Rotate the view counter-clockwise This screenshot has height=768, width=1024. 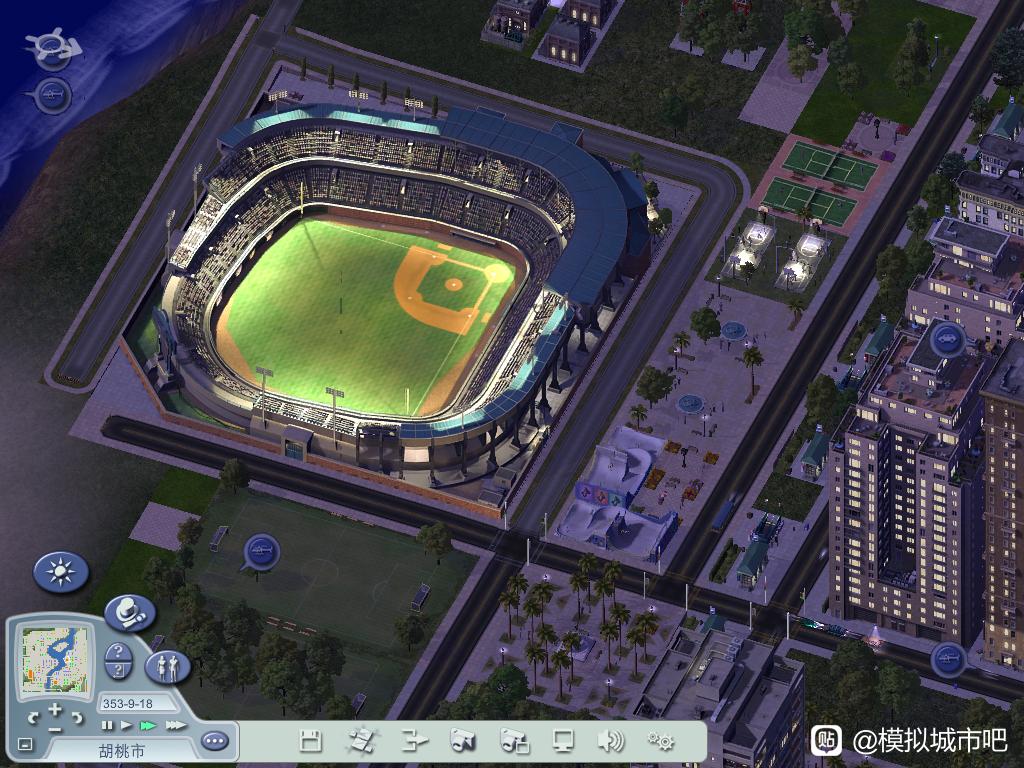[32, 718]
